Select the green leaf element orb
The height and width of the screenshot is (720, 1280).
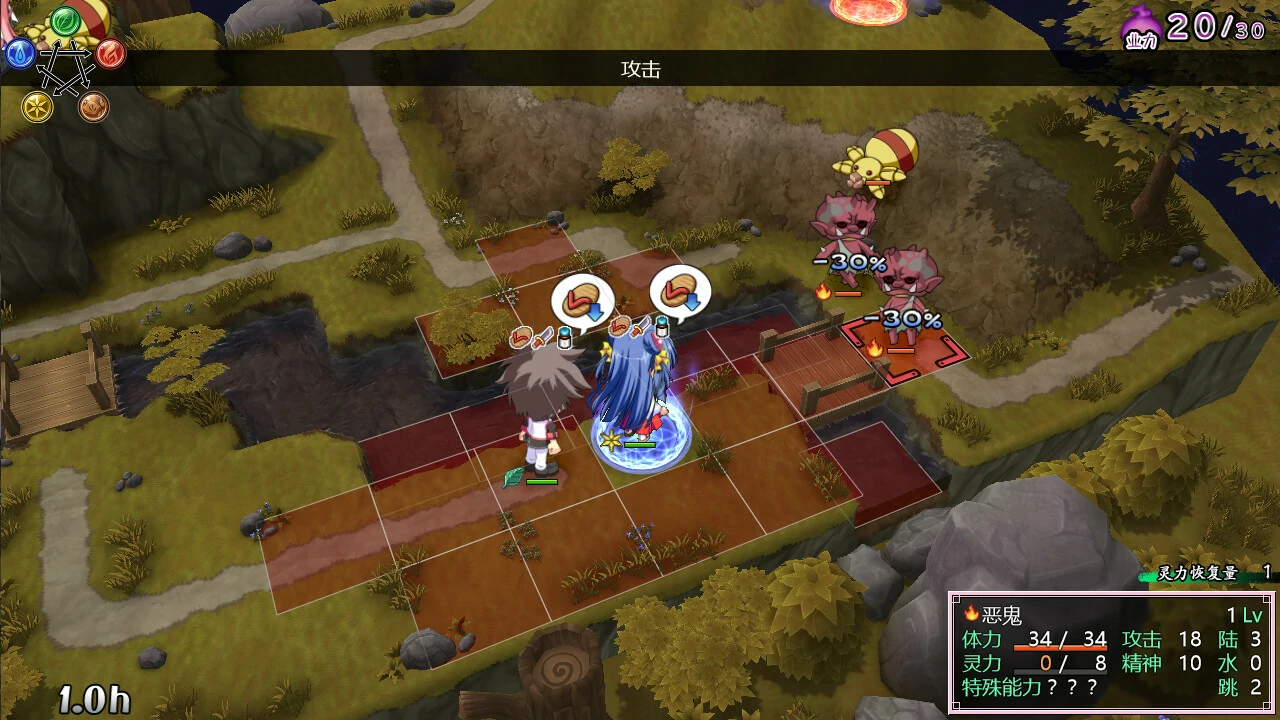pyautogui.click(x=66, y=20)
